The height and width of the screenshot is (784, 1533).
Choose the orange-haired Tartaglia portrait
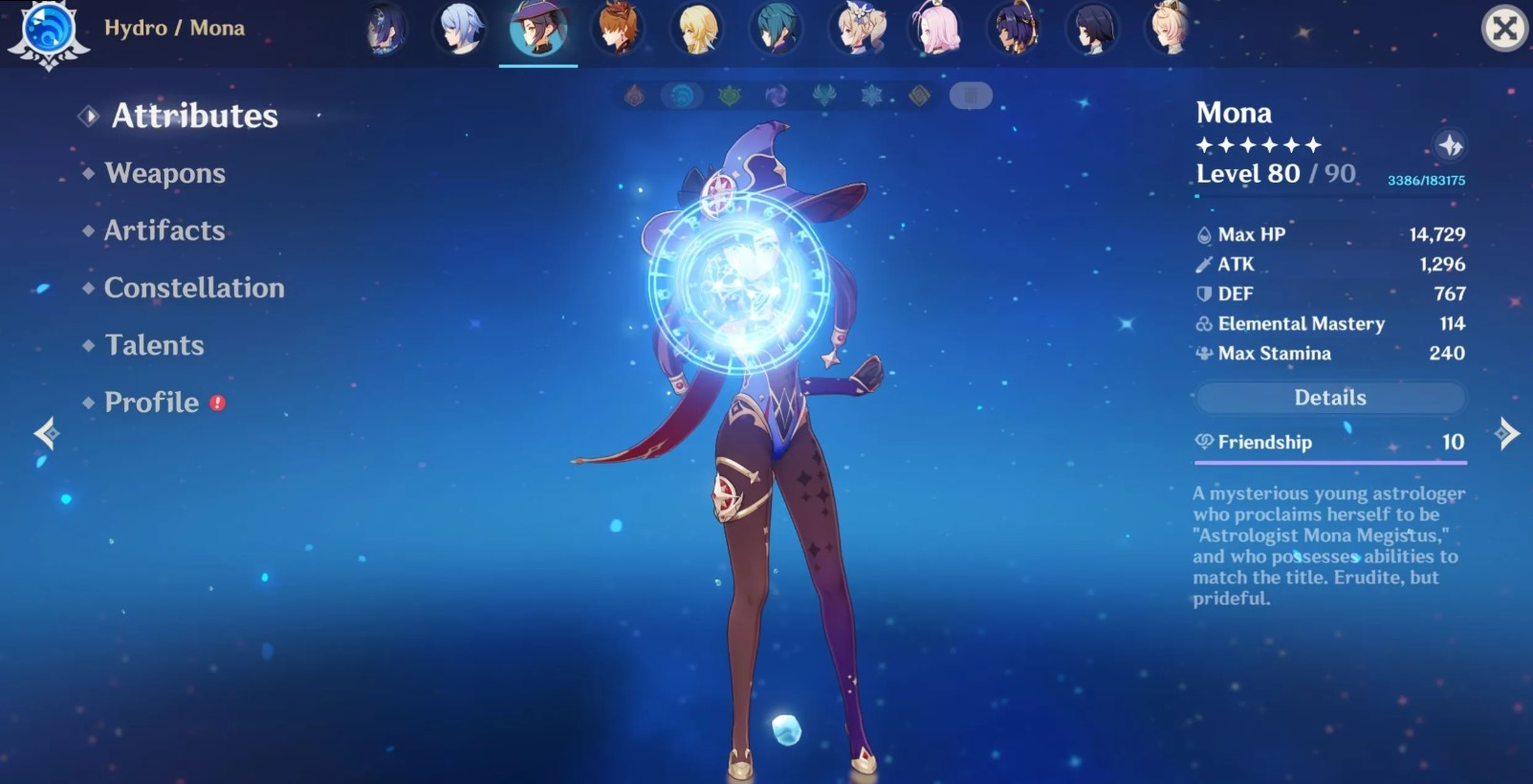pos(617,28)
